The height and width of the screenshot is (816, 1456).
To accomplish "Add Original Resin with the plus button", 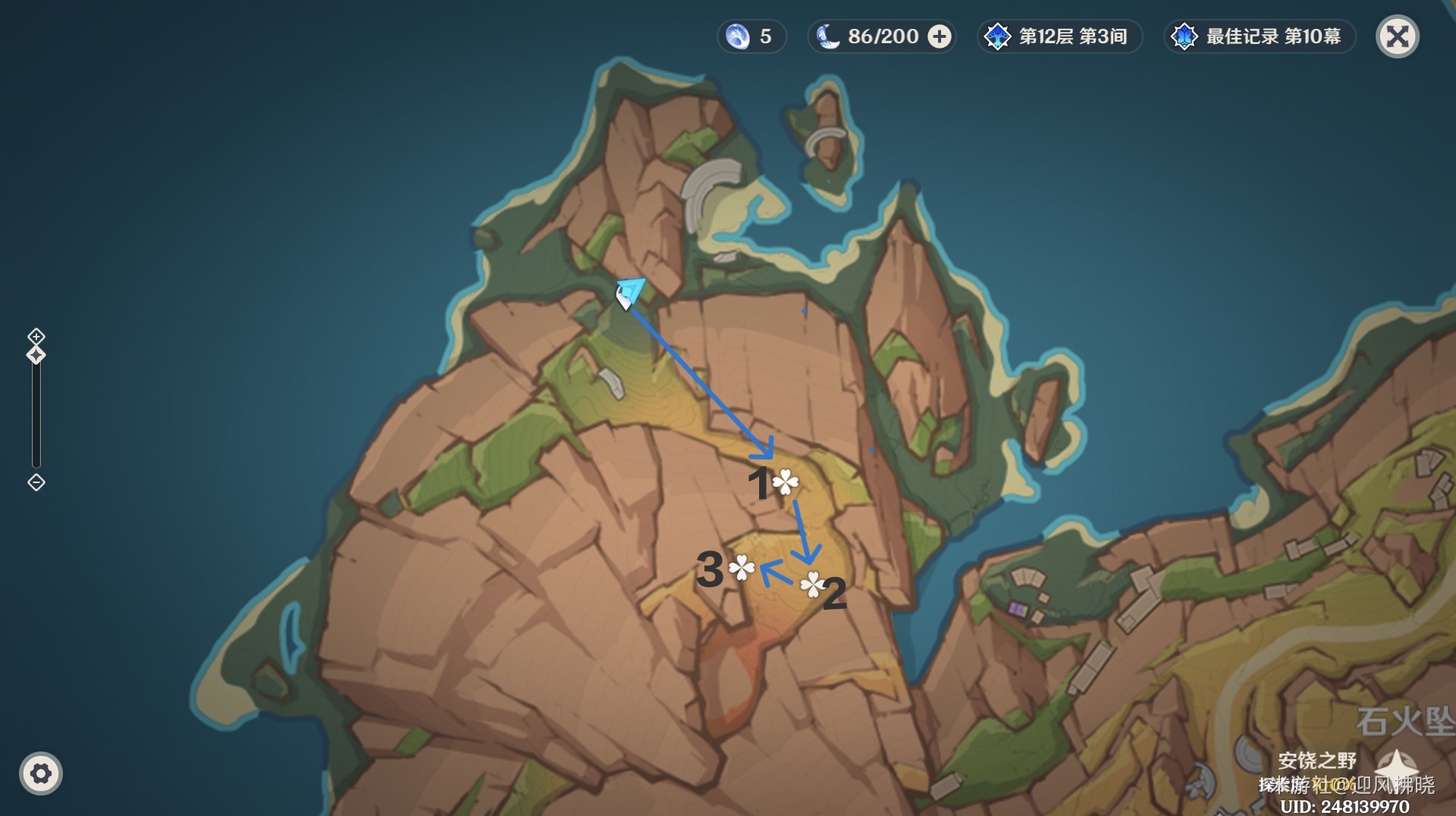I will click(940, 36).
